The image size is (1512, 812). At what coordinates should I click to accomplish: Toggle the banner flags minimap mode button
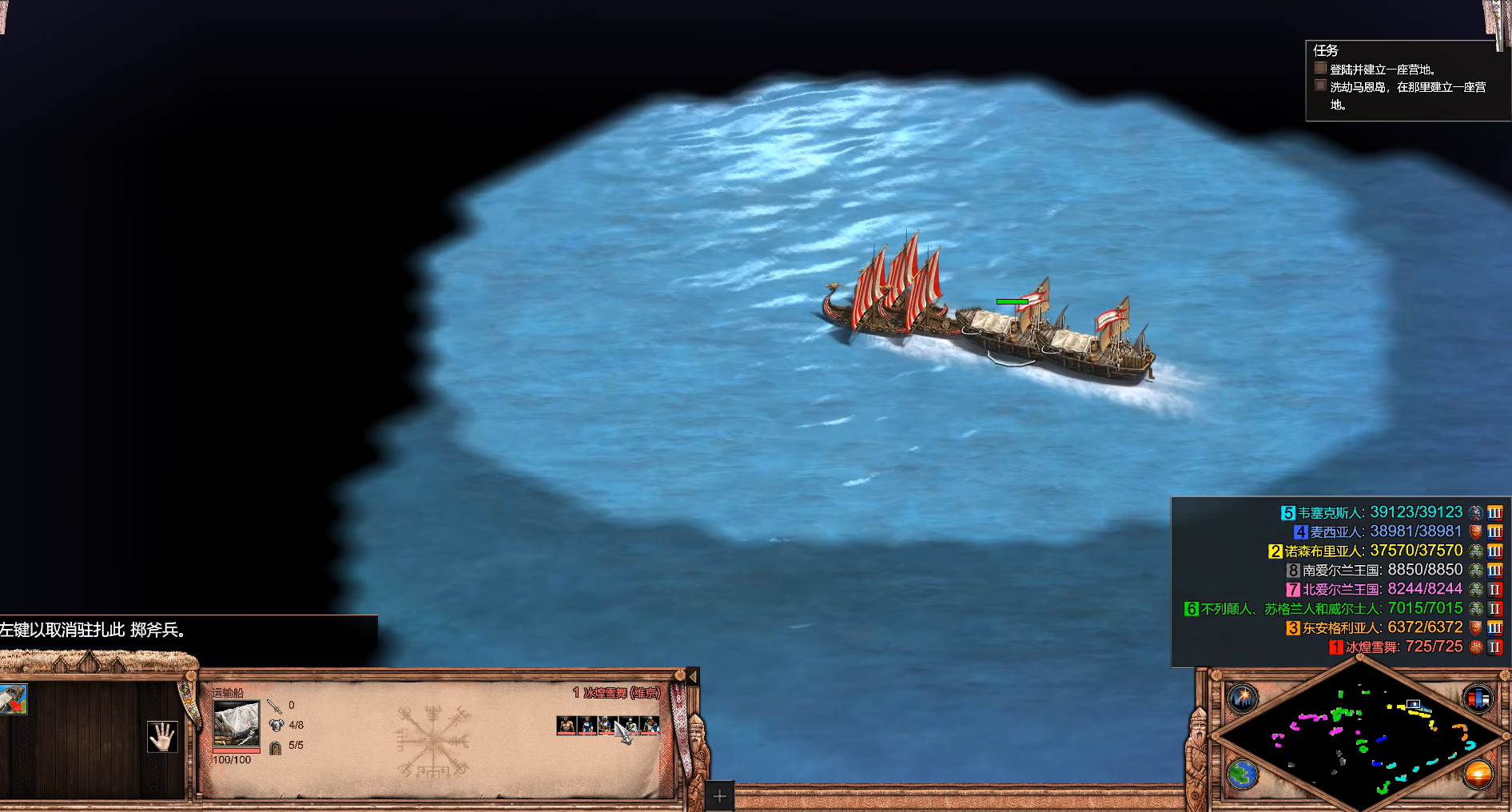1478,698
